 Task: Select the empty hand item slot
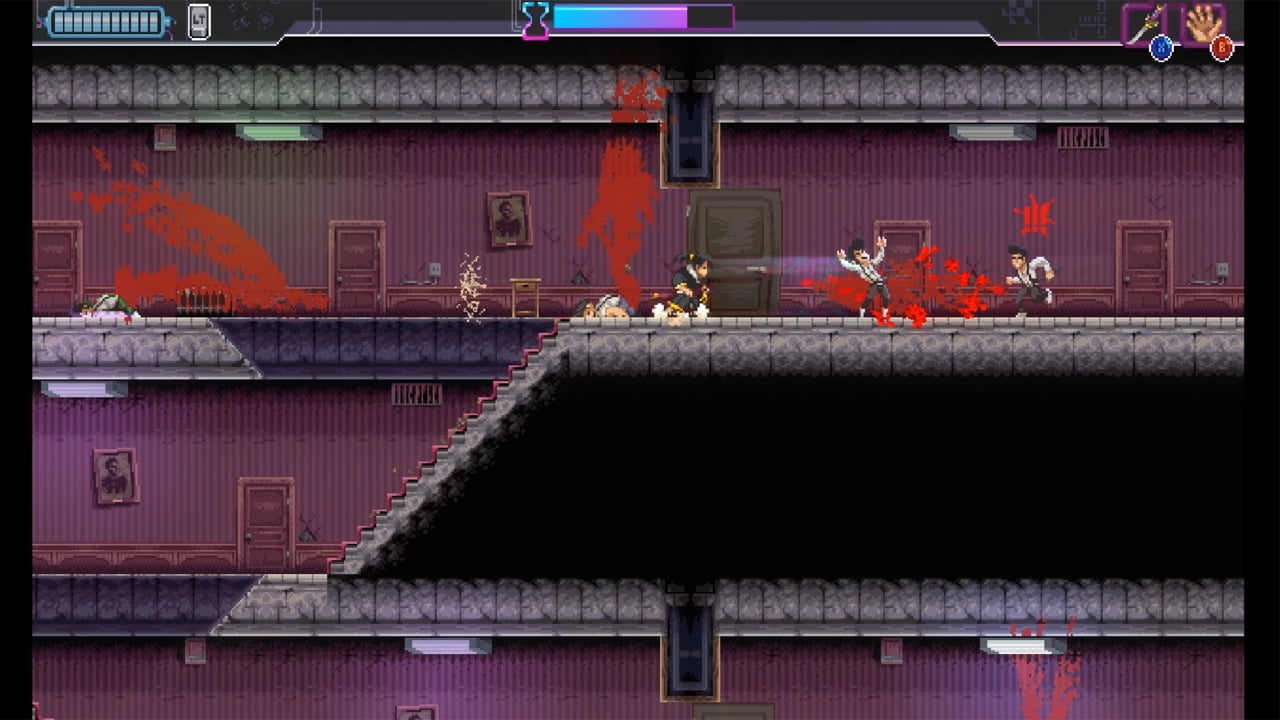[x=1203, y=23]
